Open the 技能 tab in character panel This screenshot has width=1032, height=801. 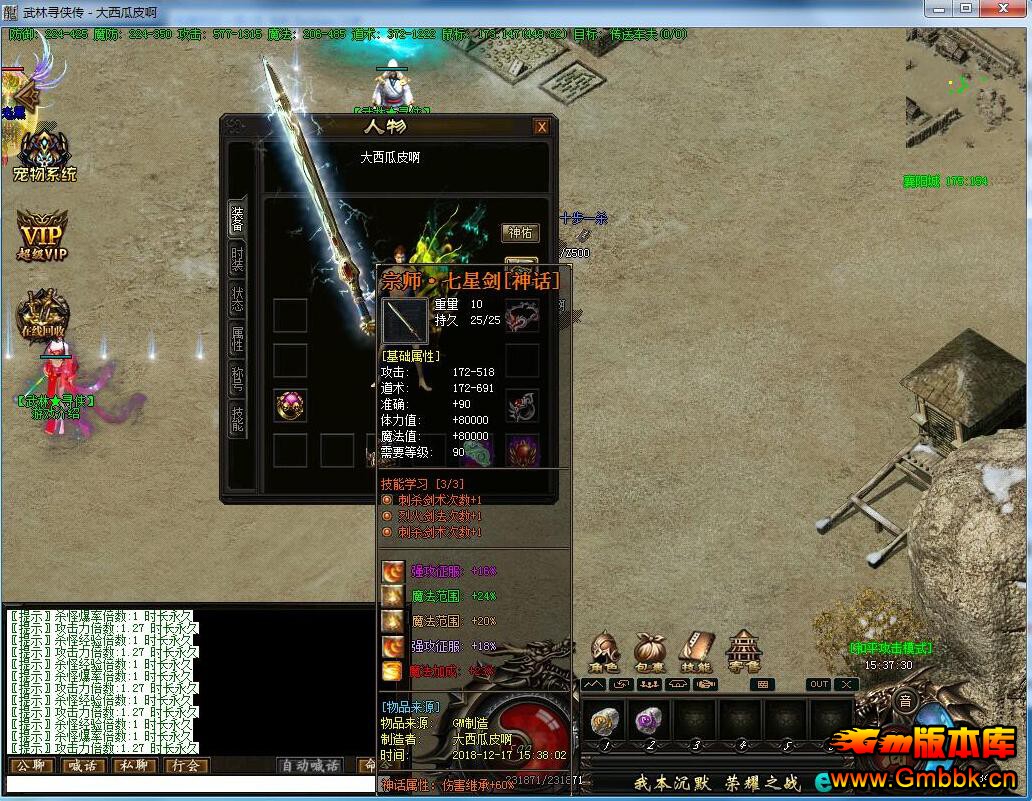[x=237, y=419]
